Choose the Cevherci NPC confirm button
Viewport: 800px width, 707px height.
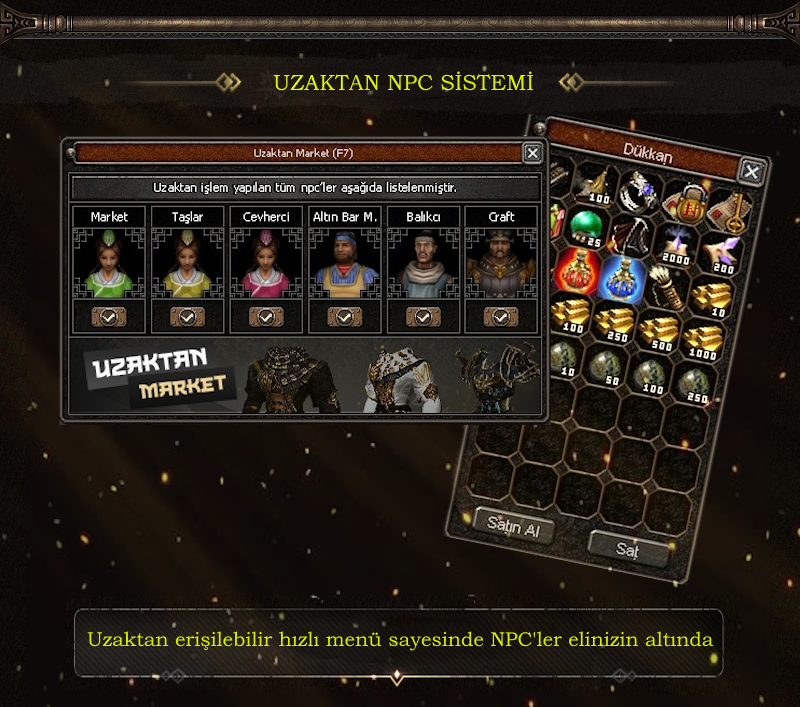[x=265, y=316]
